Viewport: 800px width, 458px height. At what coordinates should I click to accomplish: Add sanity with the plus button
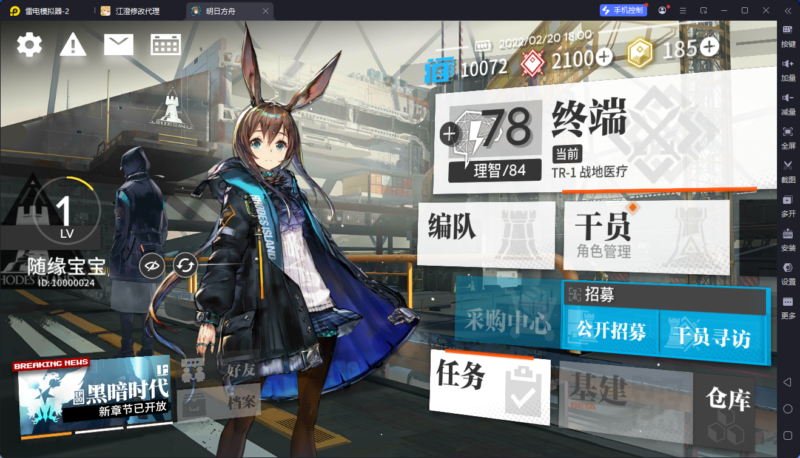point(449,133)
